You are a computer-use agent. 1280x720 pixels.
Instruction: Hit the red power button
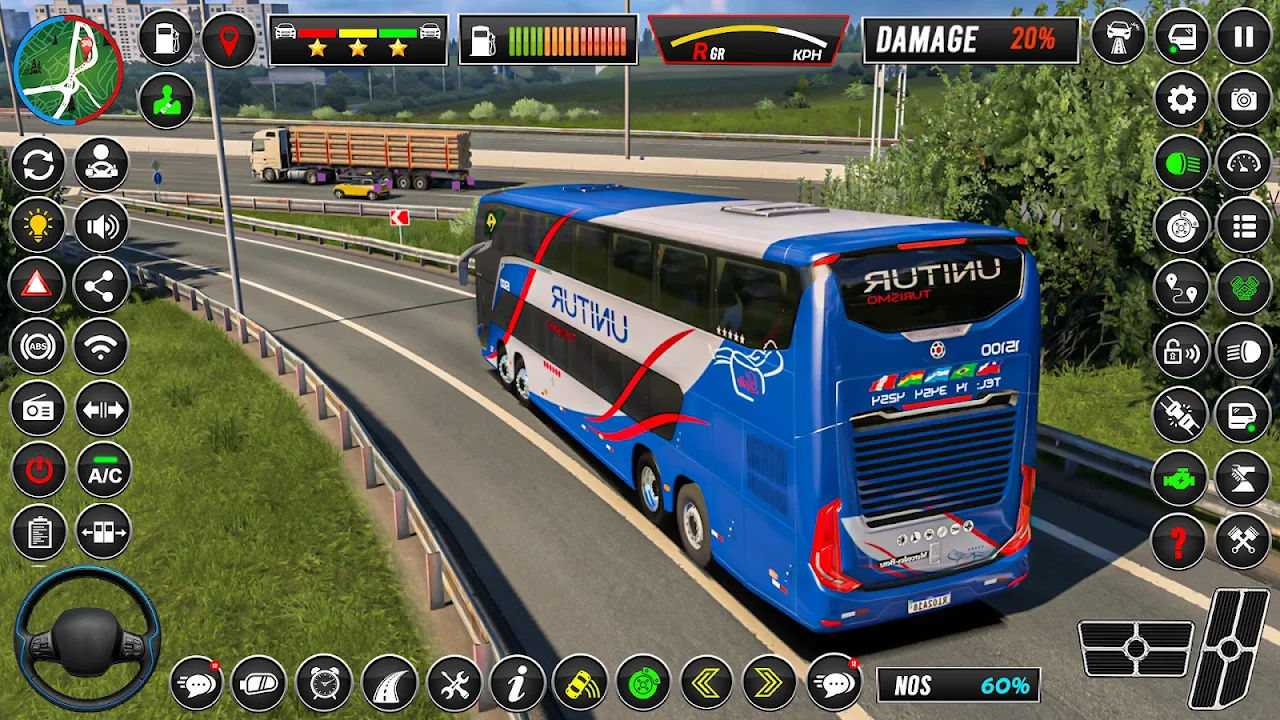click(39, 470)
